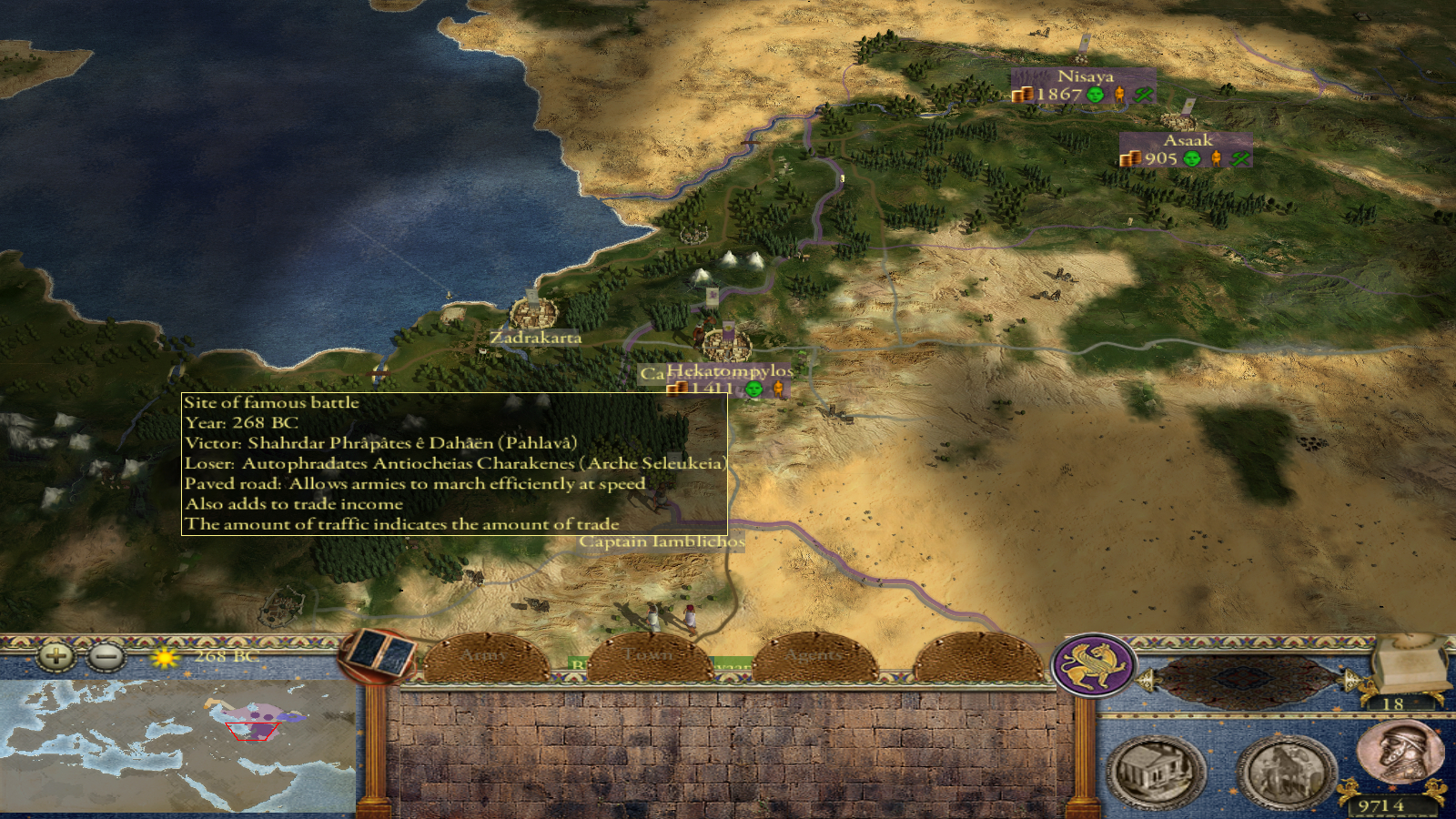
Task: Open the construction building medallion
Action: 1156,772
